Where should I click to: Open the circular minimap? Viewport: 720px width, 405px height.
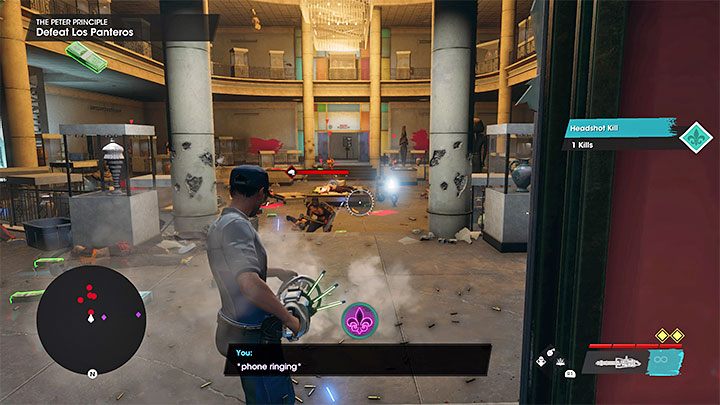(91, 319)
